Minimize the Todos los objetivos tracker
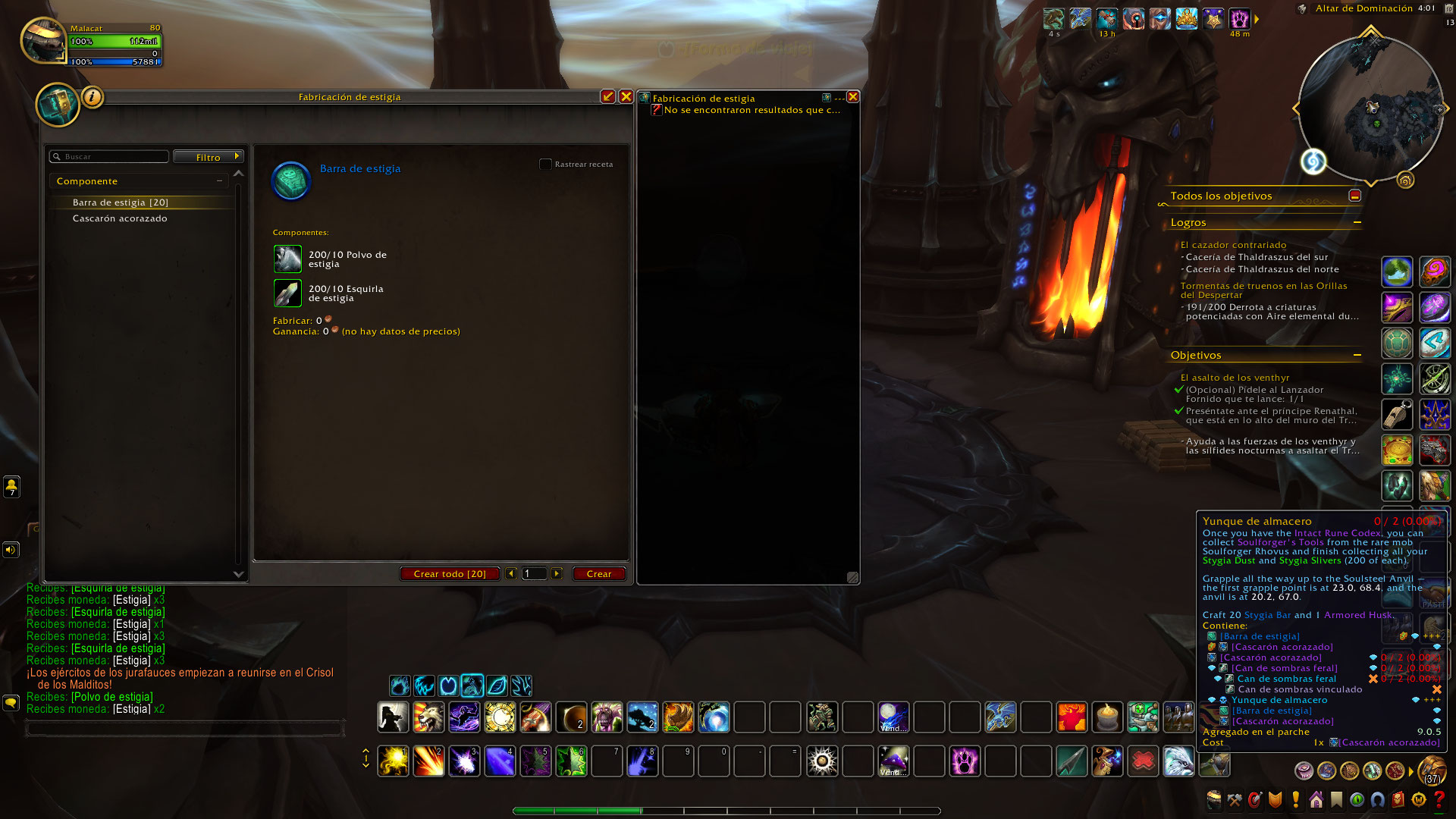The height and width of the screenshot is (819, 1456). click(x=1355, y=196)
